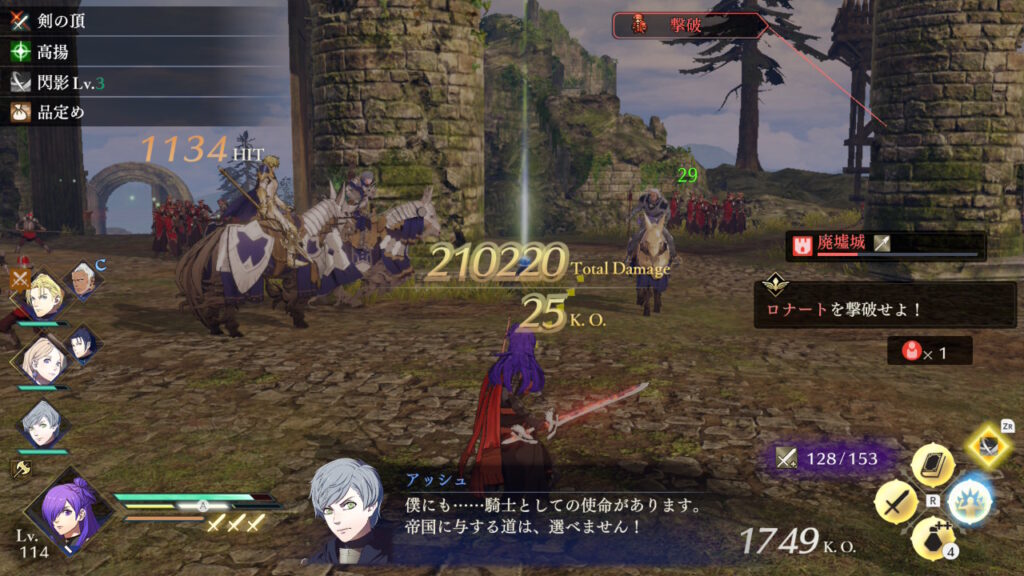
Task: Activate the spellbook magic art icon
Action: (932, 464)
